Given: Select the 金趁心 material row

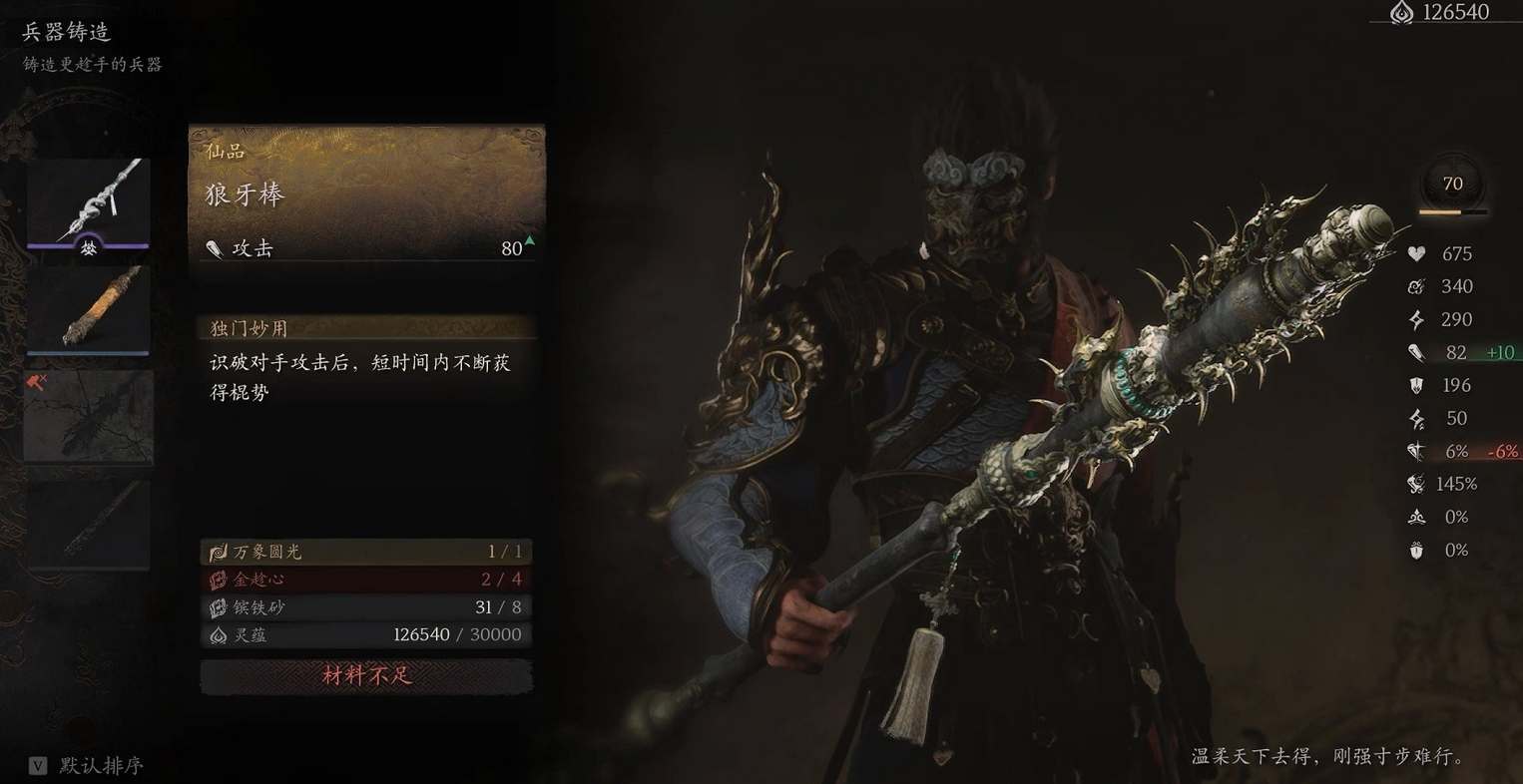Looking at the screenshot, I should tap(366, 580).
